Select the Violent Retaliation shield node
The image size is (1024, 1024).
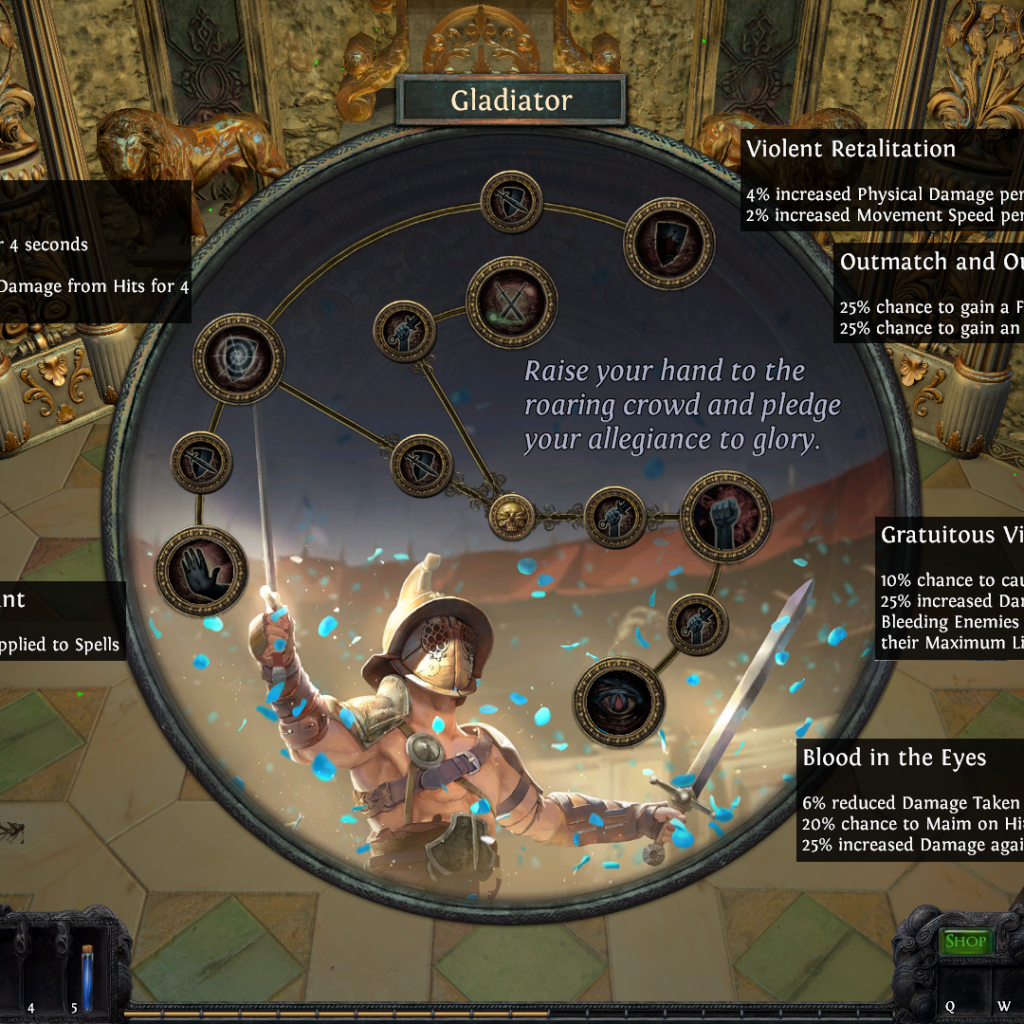click(669, 243)
